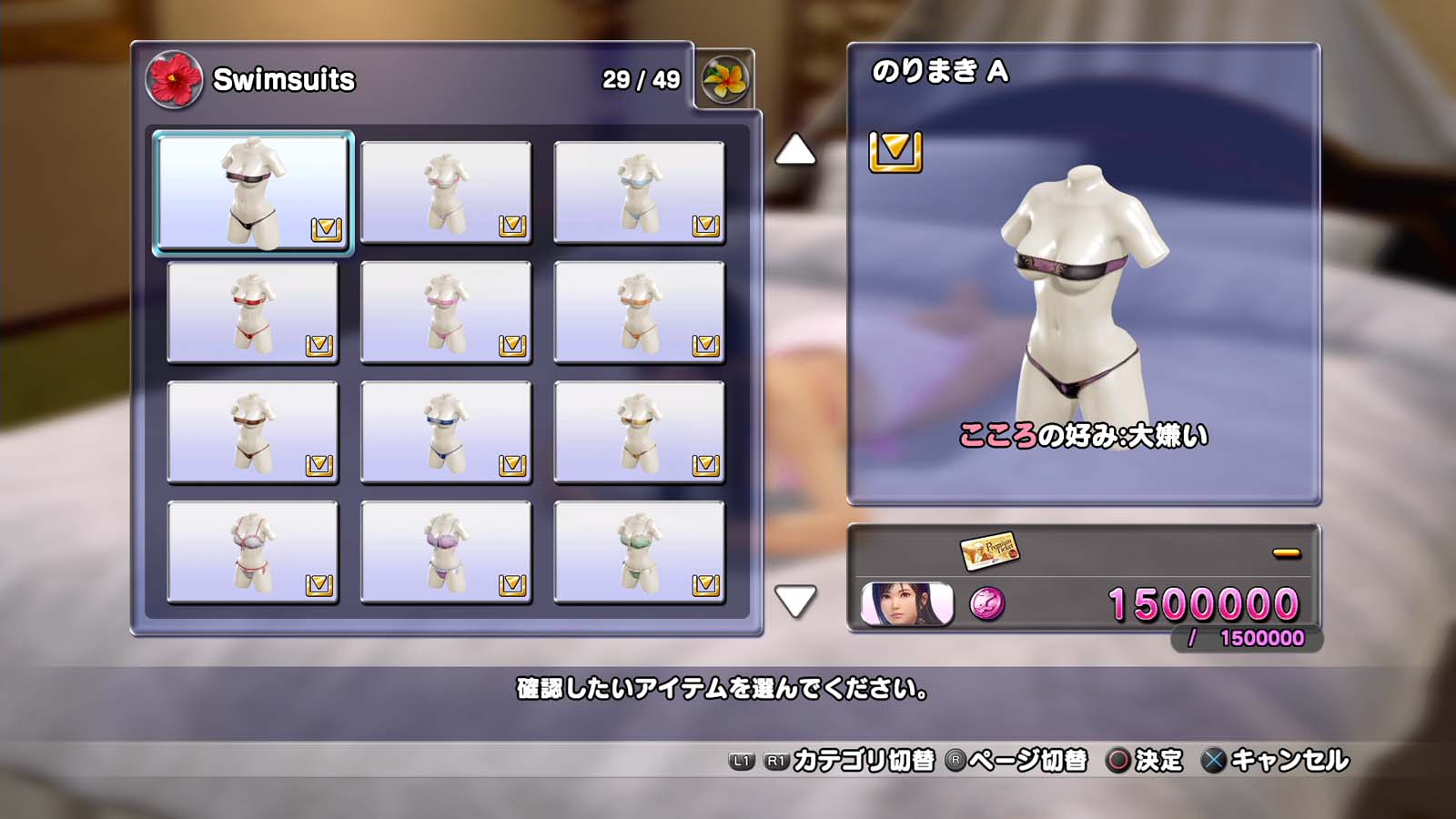The height and width of the screenshot is (819, 1456).
Task: Select the orange bandeau swimsuit
Action: [x=639, y=312]
